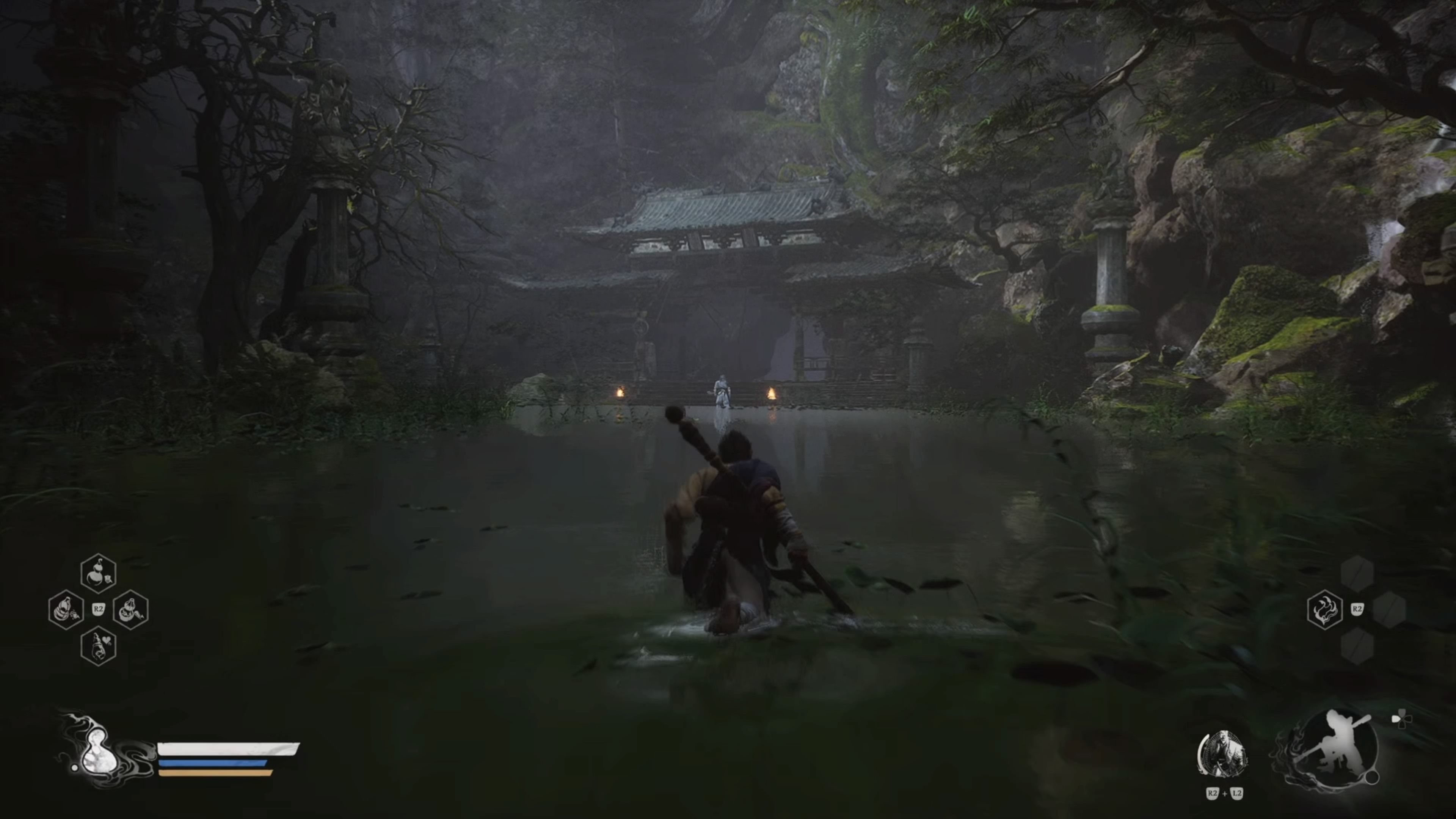Viewport: 1456px width, 819px height.
Task: Click the R2 label next to the claw spell
Action: click(1358, 609)
